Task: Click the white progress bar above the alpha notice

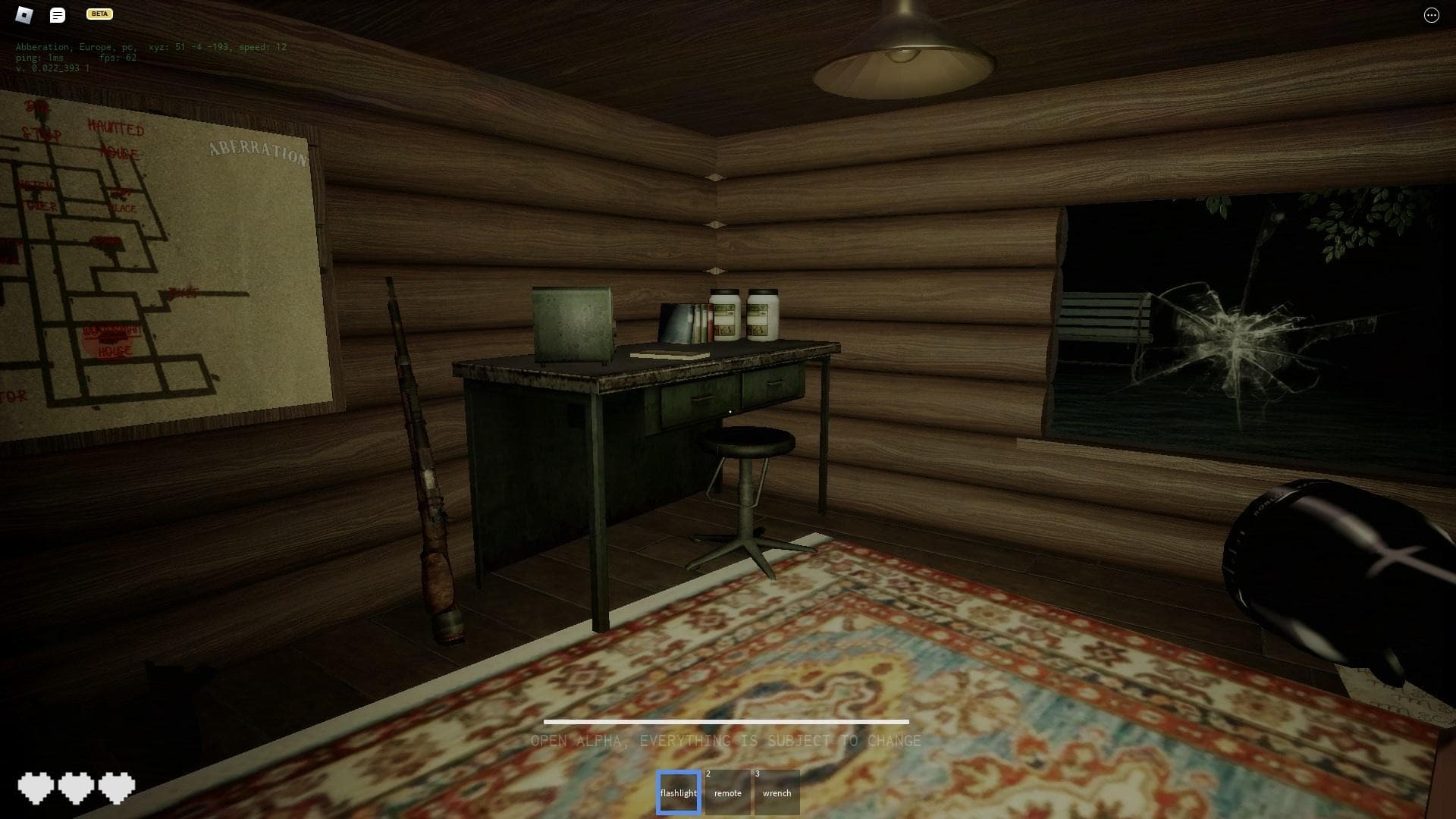Action: click(x=726, y=722)
